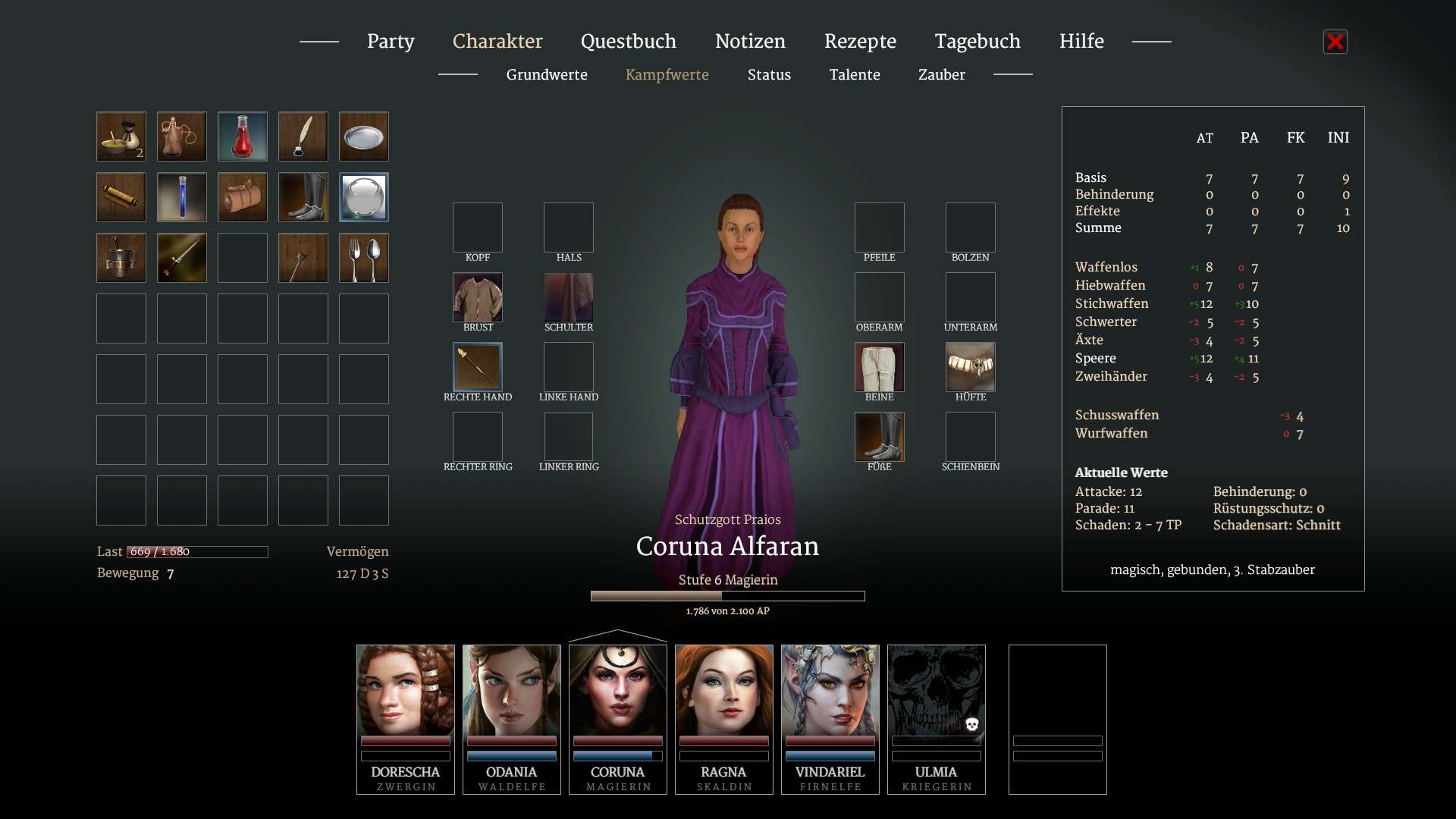Click the staff in the Rechte Hand slot
Viewport: 1456px width, 819px height.
[478, 367]
